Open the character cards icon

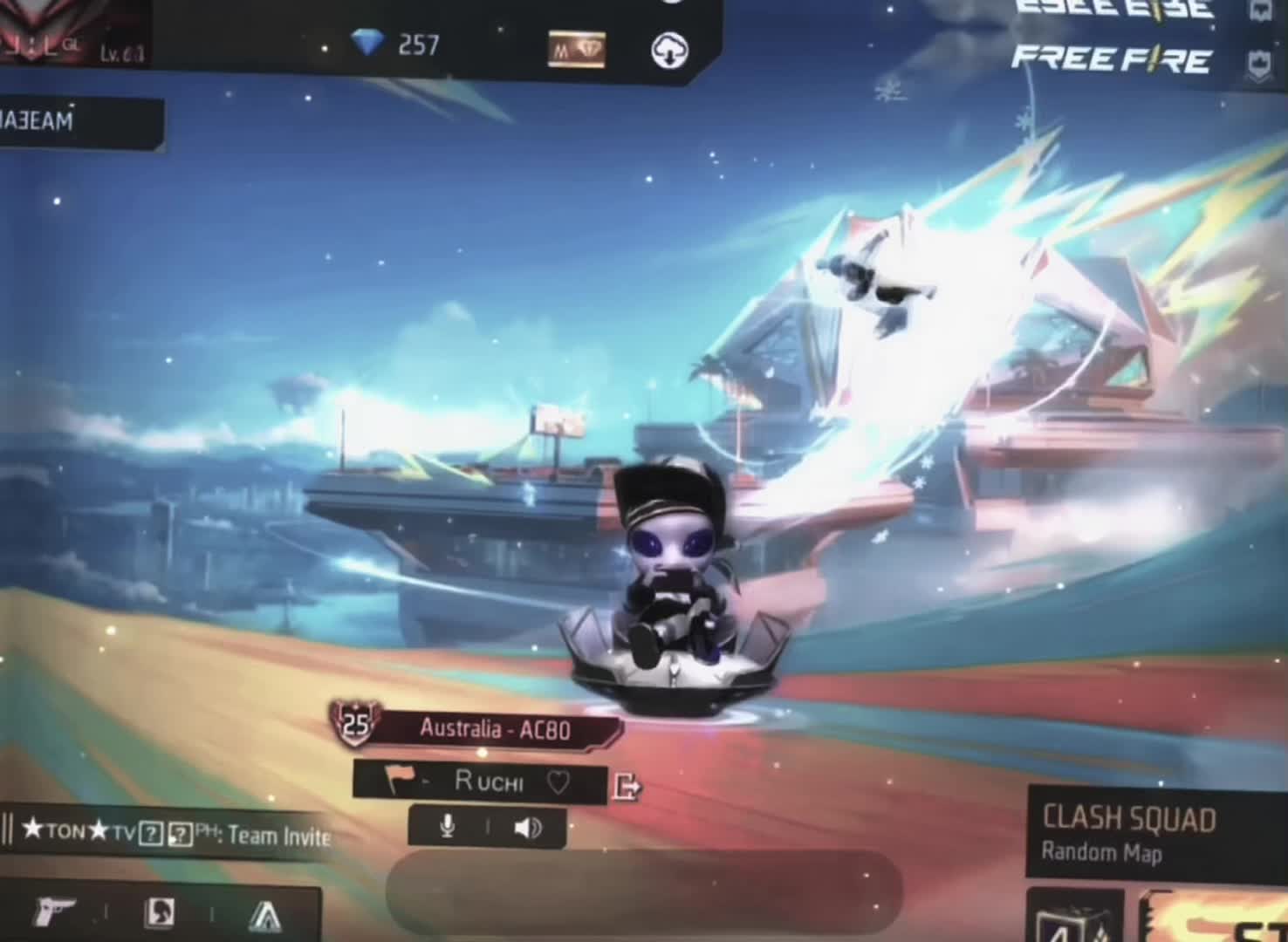click(159, 913)
